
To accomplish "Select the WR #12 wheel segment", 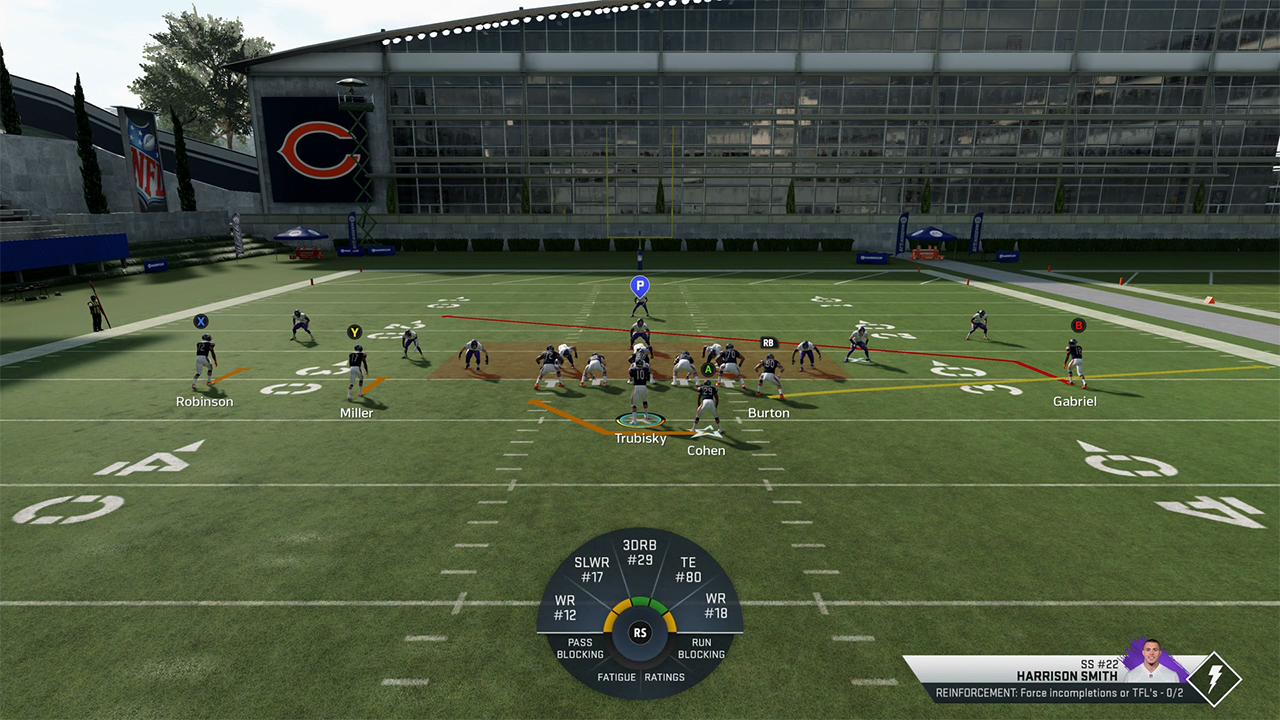I will coord(566,607).
